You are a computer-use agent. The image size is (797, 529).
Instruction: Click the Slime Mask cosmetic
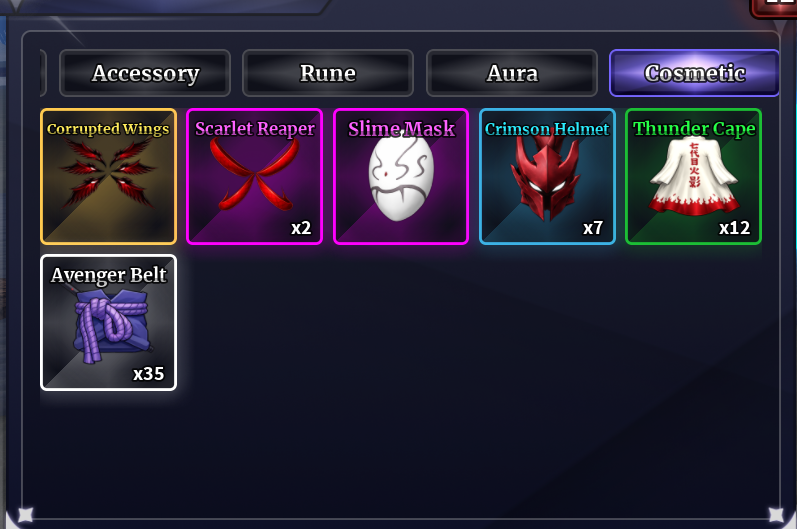click(x=401, y=176)
